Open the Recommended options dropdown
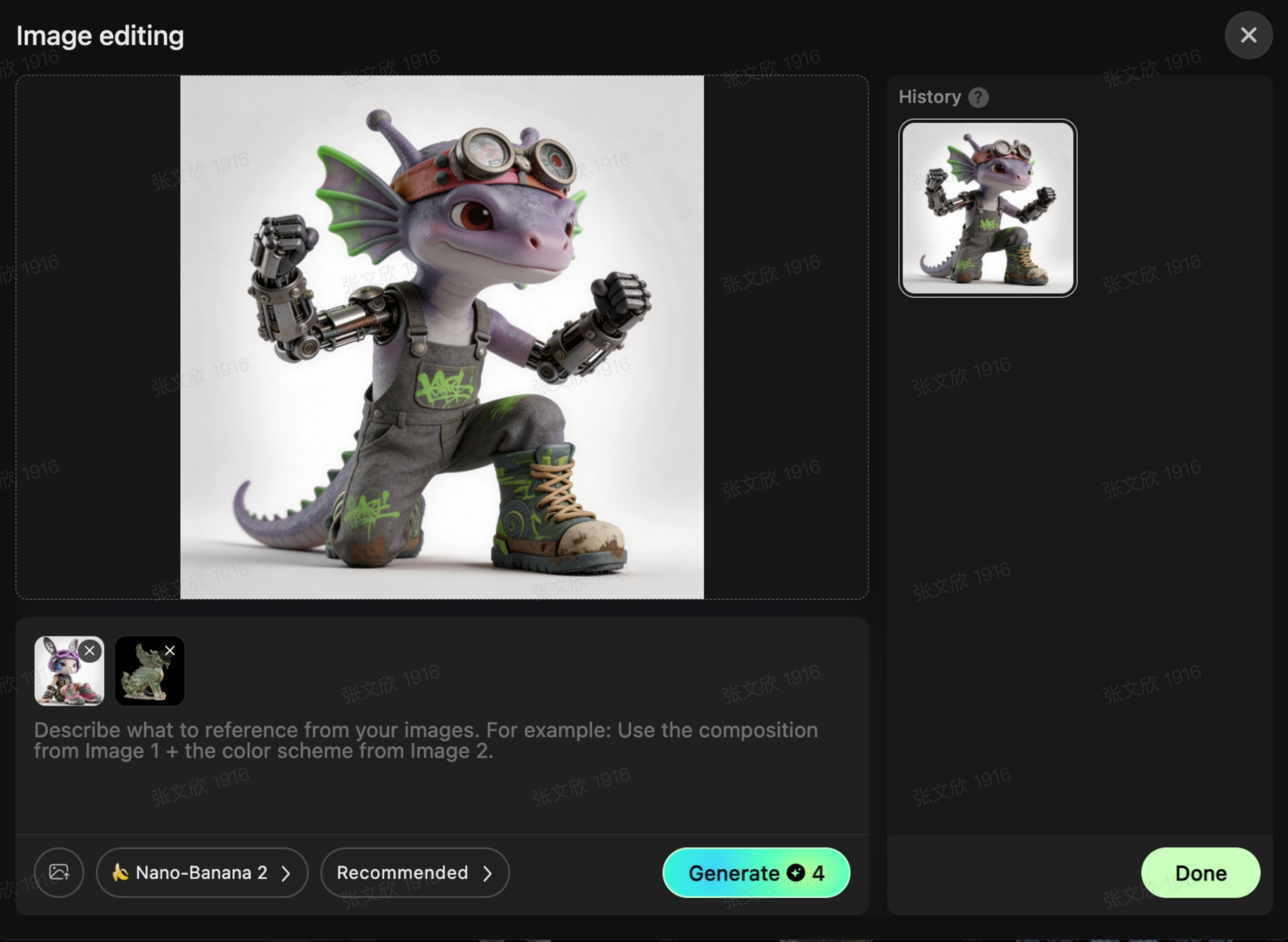Viewport: 1288px width, 942px height. tap(414, 872)
